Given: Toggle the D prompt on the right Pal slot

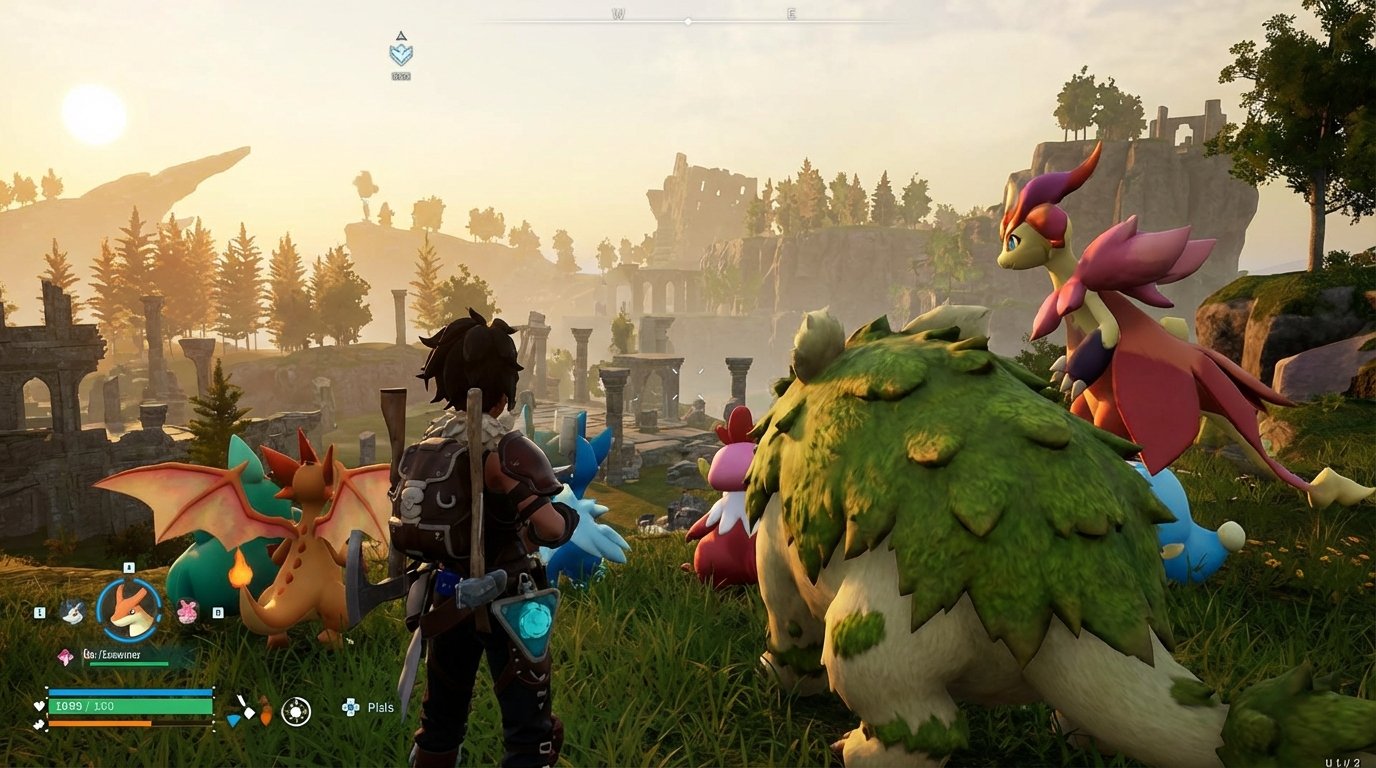Looking at the screenshot, I should [218, 611].
